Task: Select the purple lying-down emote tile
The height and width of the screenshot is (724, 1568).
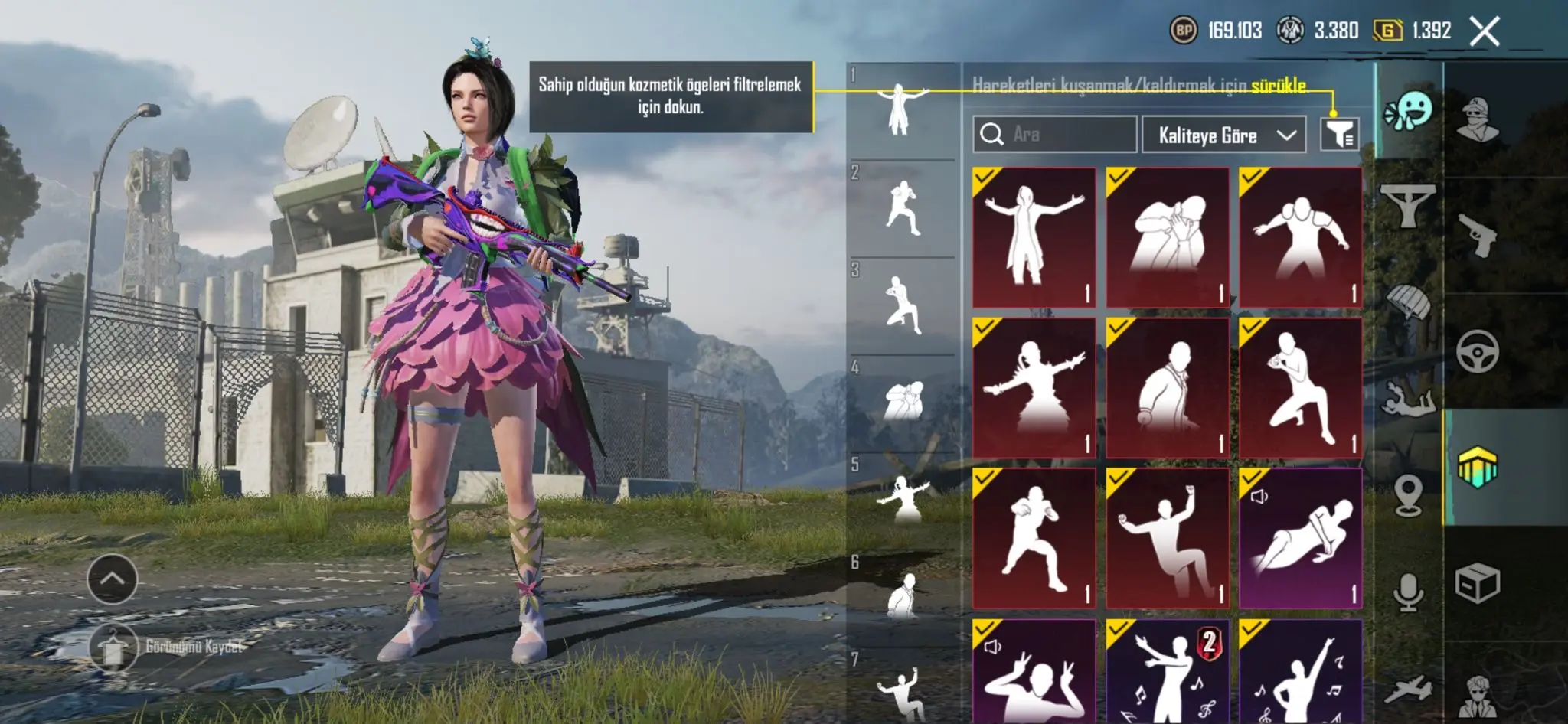Action: pos(1300,538)
